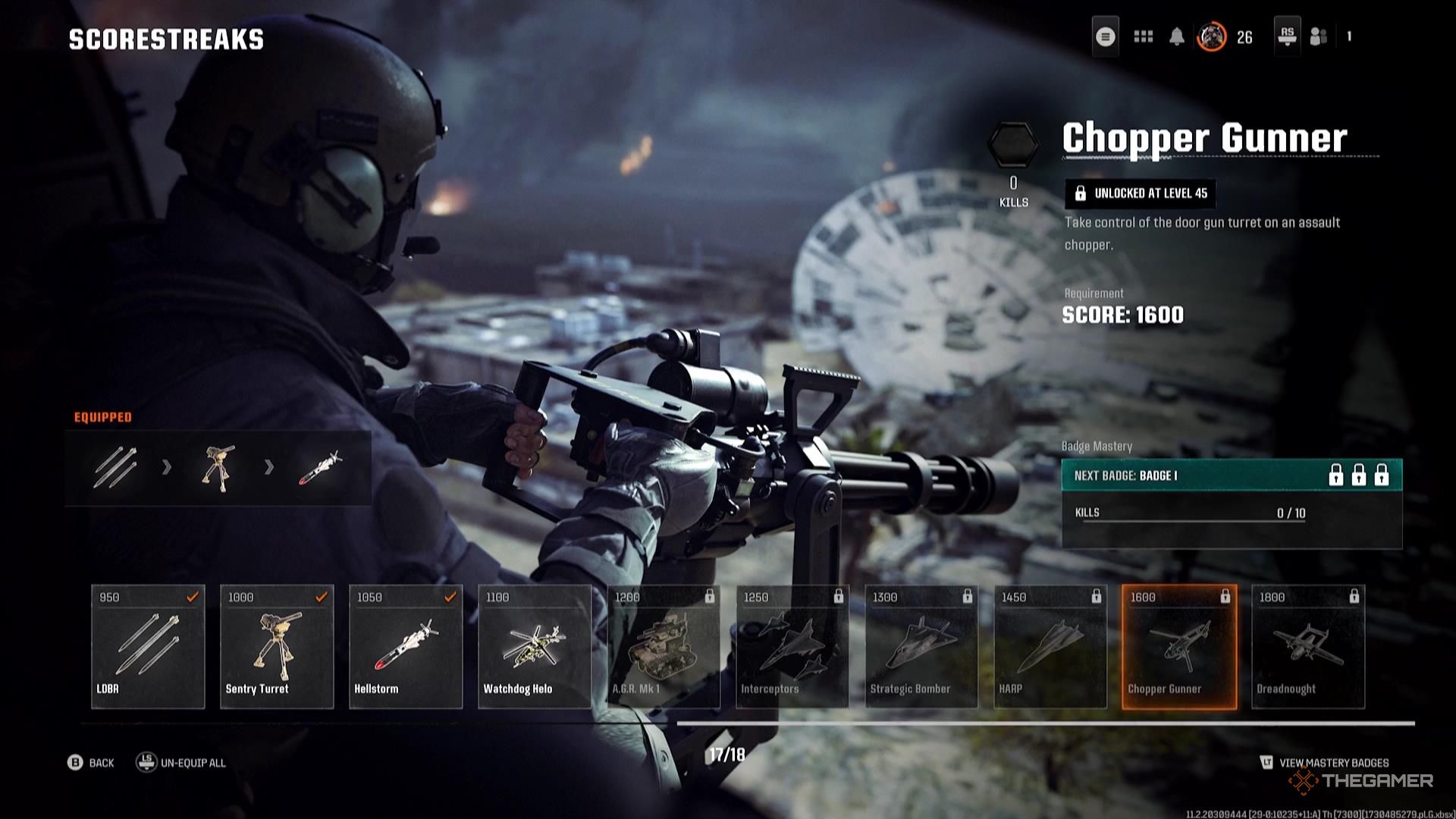1456x819 pixels.
Task: Select the Strategic Bomber tile
Action: 921,646
